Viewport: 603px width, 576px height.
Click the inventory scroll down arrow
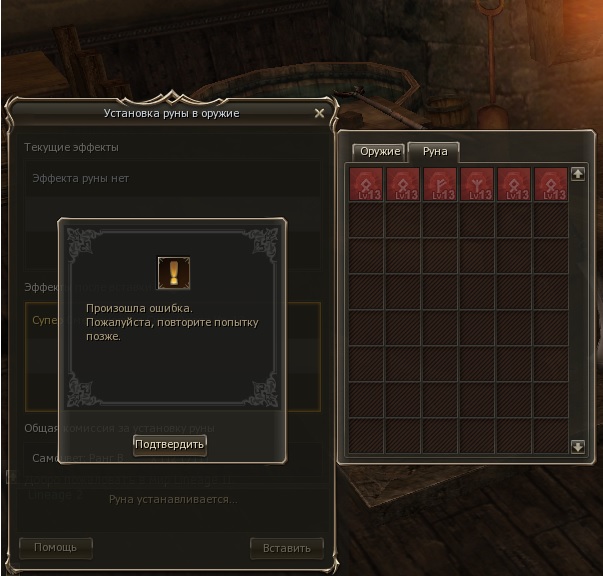pyautogui.click(x=577, y=446)
